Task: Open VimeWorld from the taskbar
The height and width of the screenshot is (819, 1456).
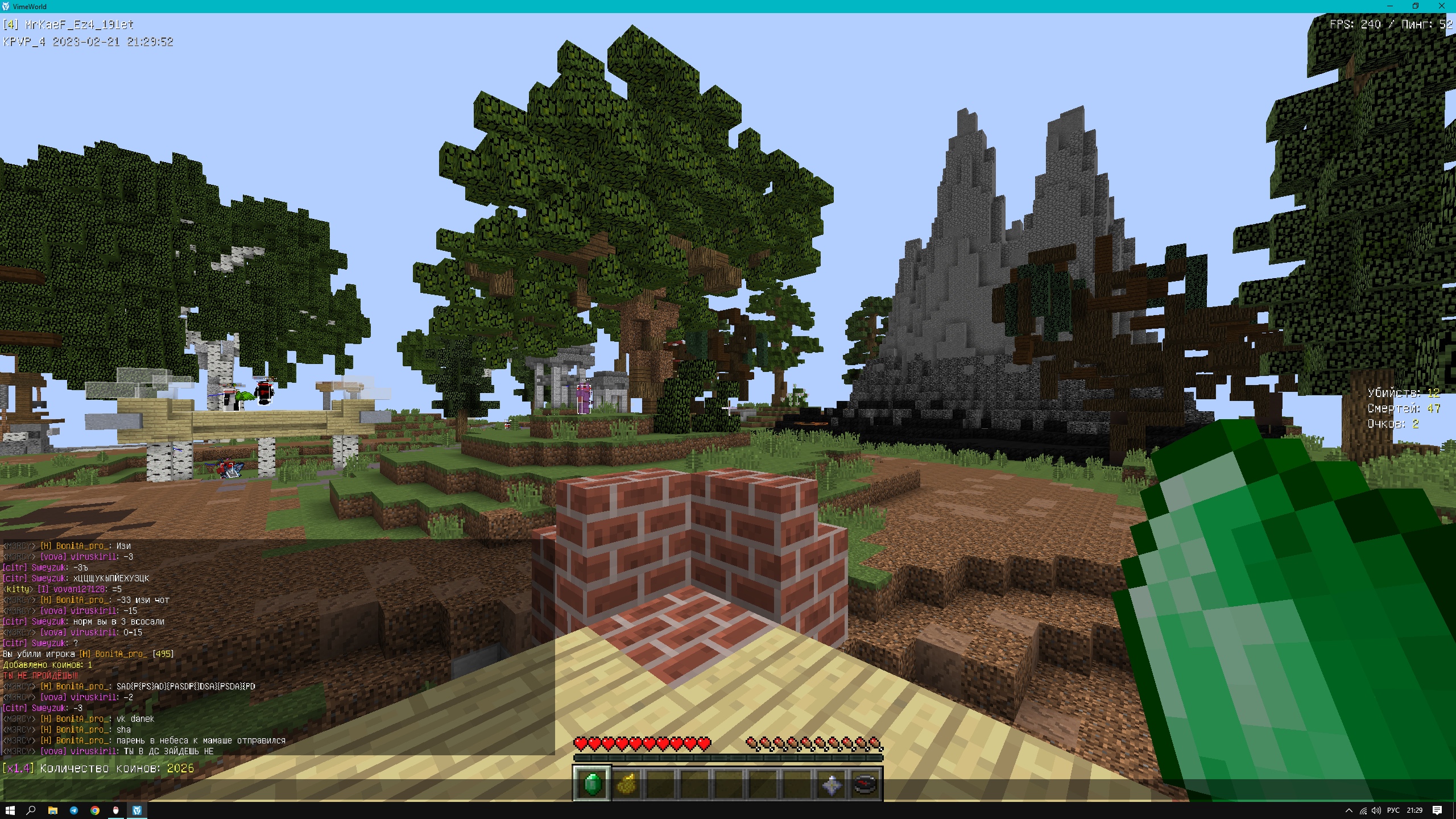Action: point(138,810)
